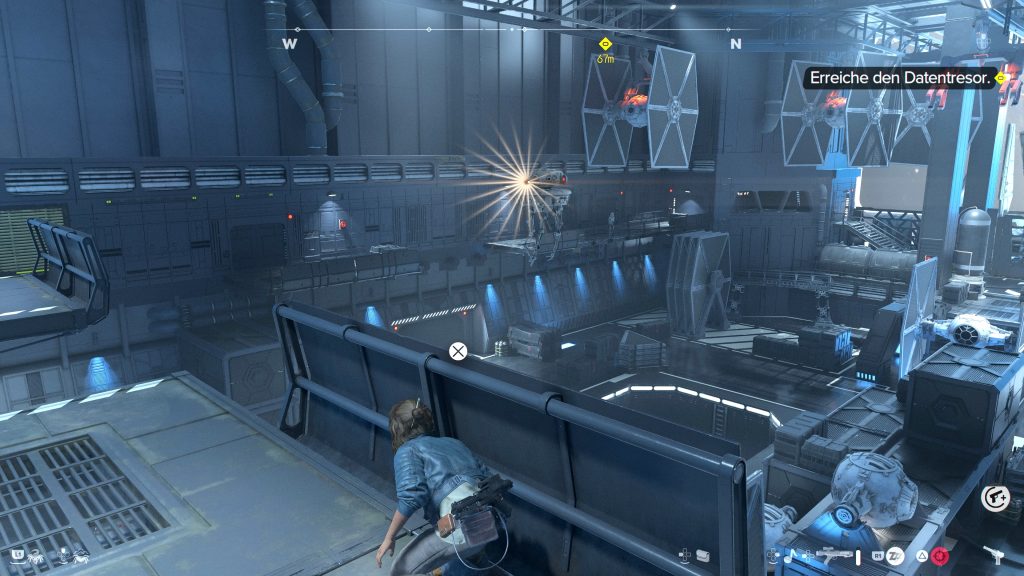Viewport: 1024px width, 576px height.
Task: Select the blaster rifle weapon icon
Action: click(834, 553)
